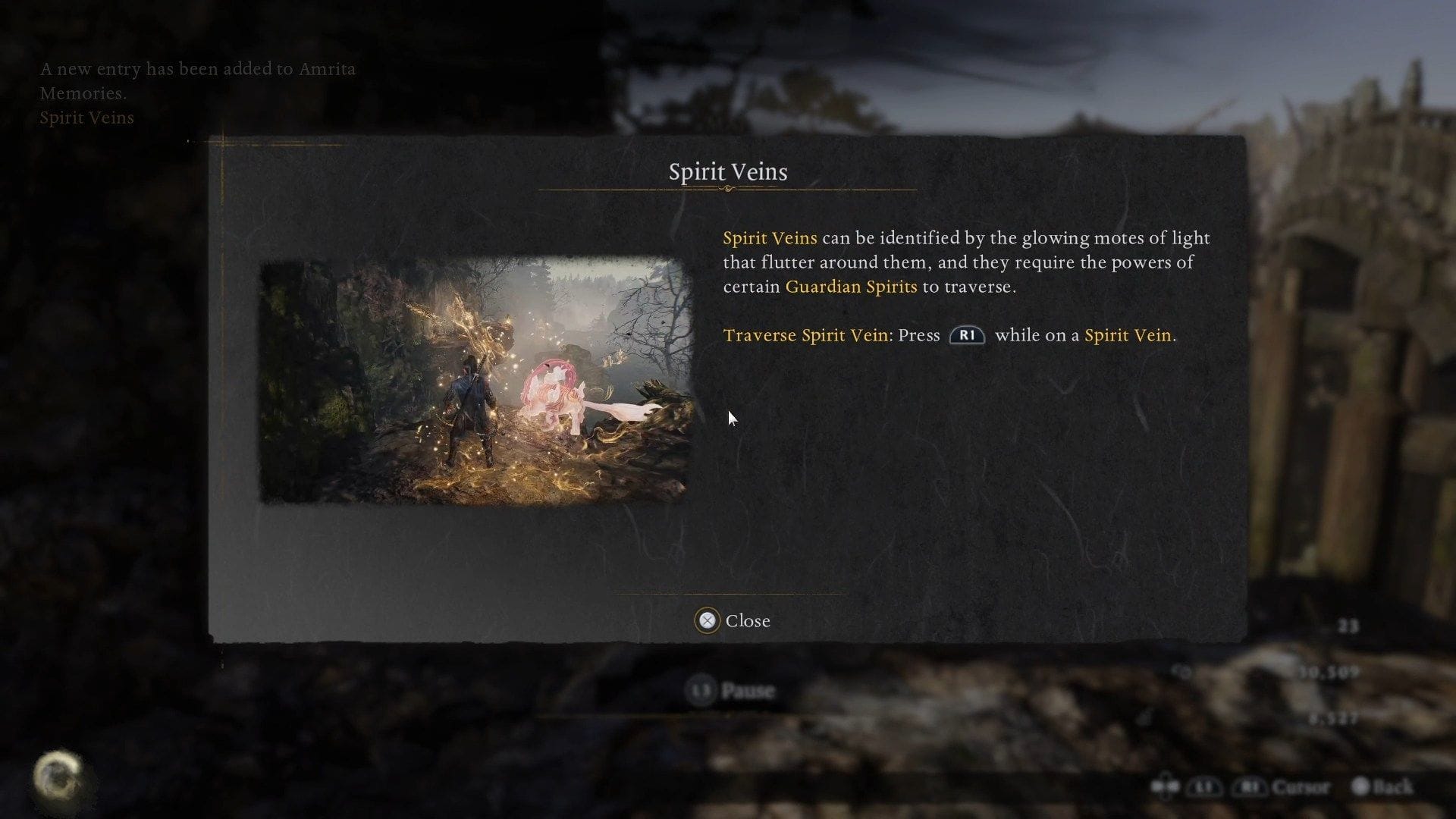Select the golden Spirit Veins text in the description
The image size is (1456, 819).
click(770, 237)
